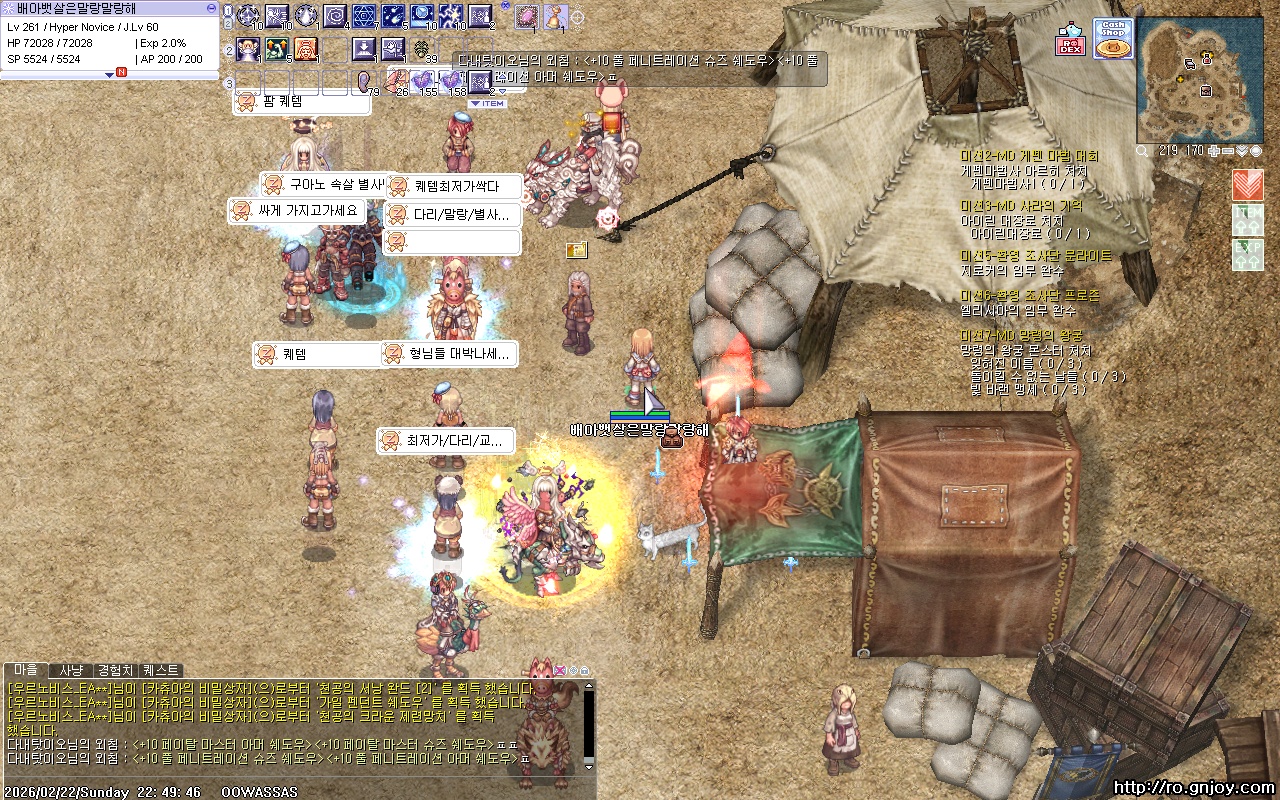Select the 마을 chat tab

coord(26,670)
